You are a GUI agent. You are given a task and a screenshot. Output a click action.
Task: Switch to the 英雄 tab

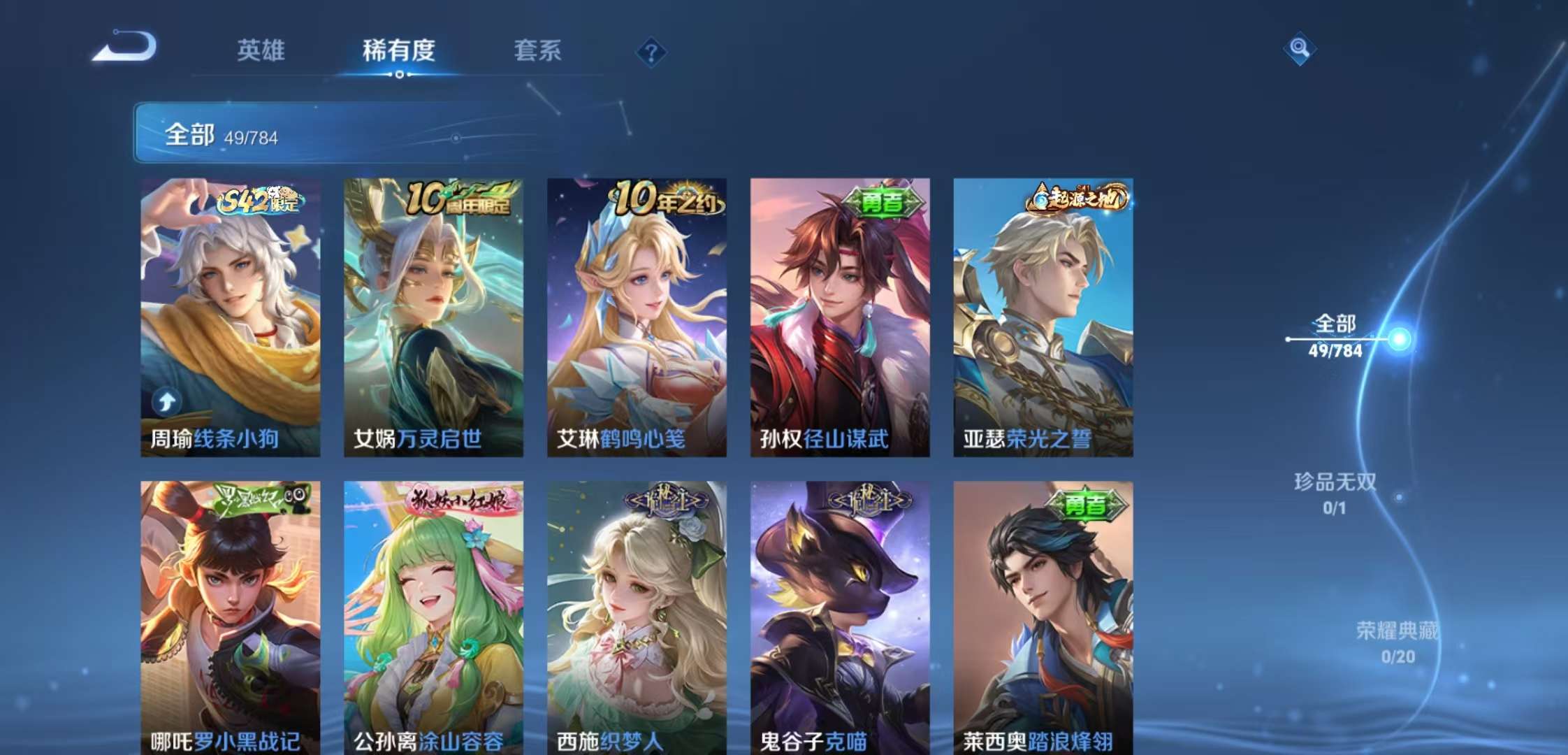coord(261,50)
